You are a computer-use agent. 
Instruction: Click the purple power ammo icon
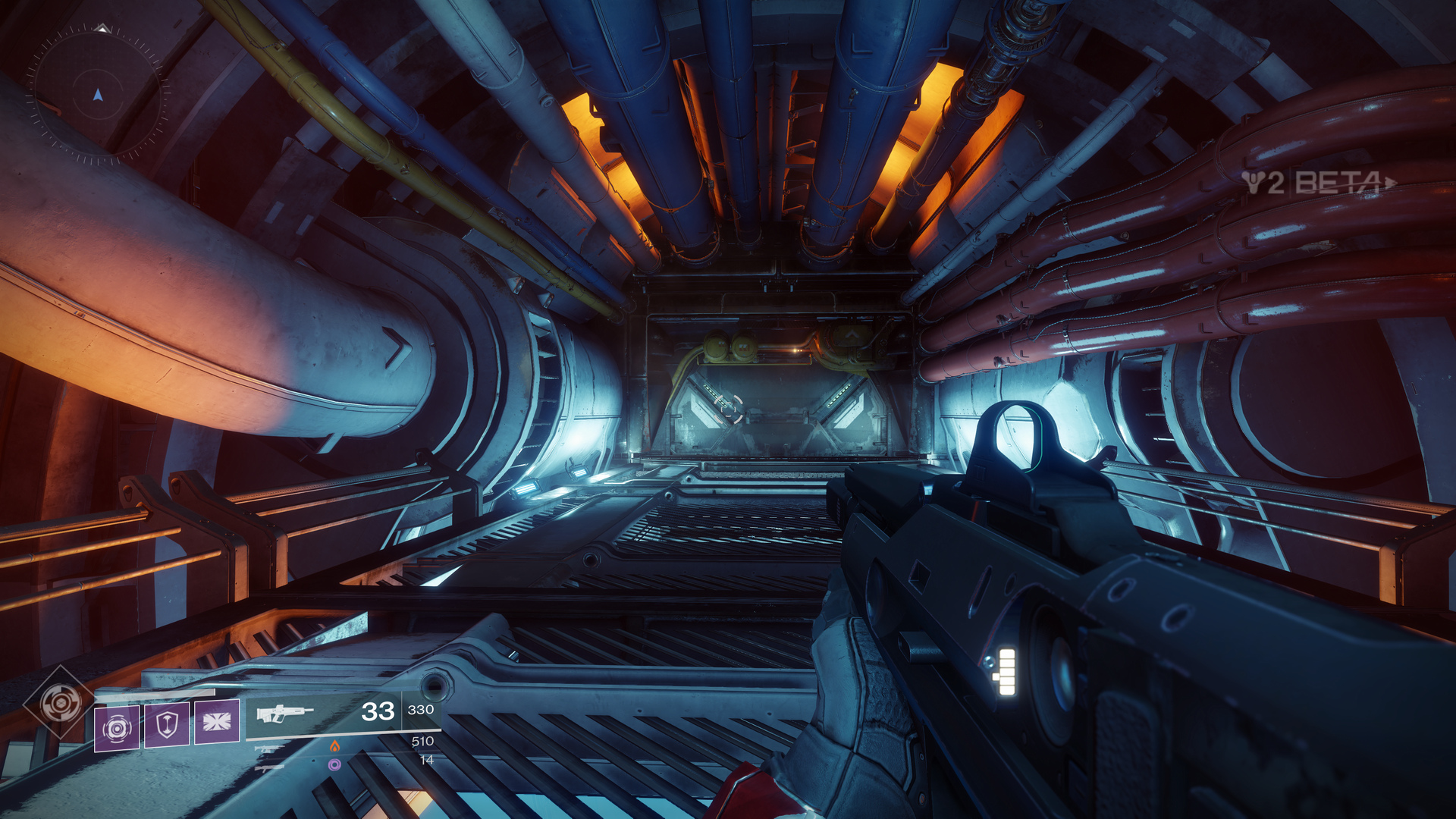(335, 764)
